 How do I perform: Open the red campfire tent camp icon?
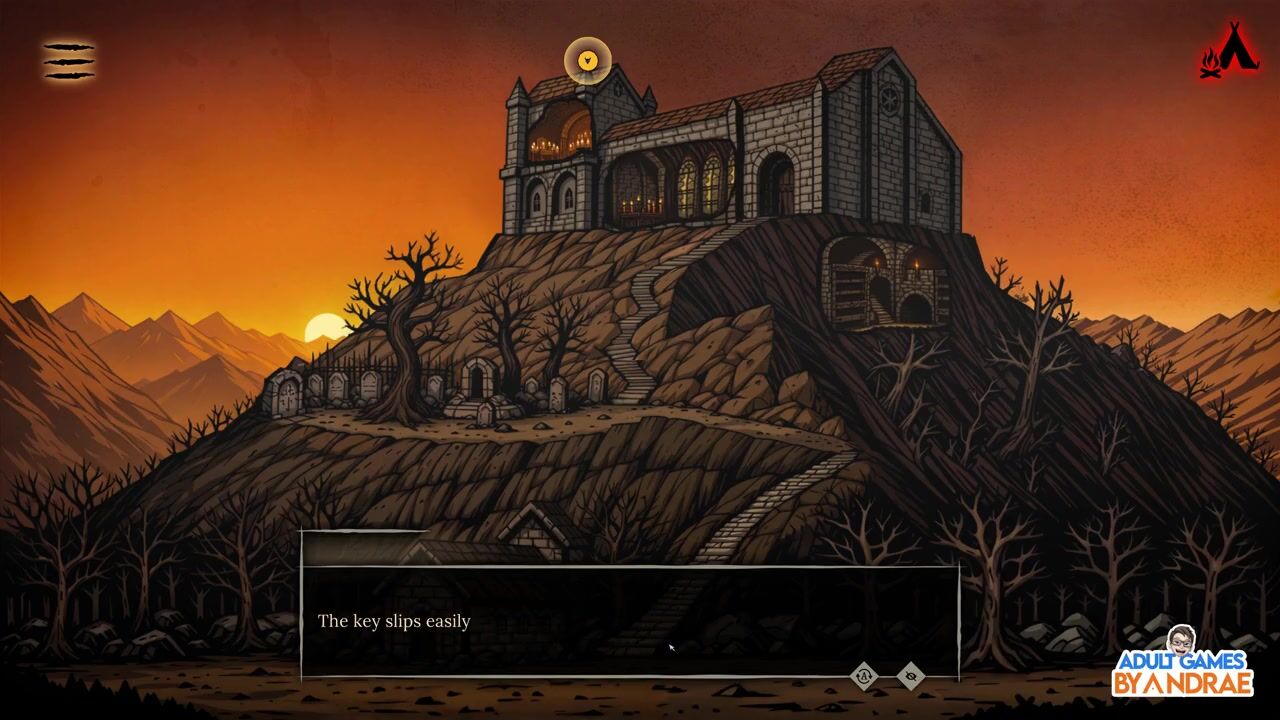coord(1229,51)
